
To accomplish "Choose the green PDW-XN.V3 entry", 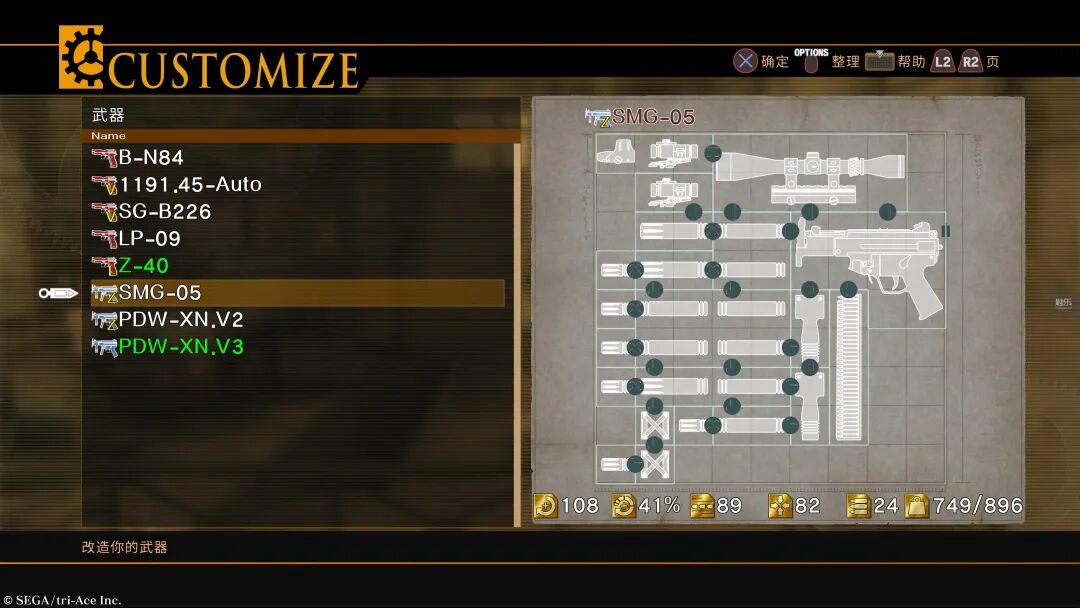I will tap(180, 347).
